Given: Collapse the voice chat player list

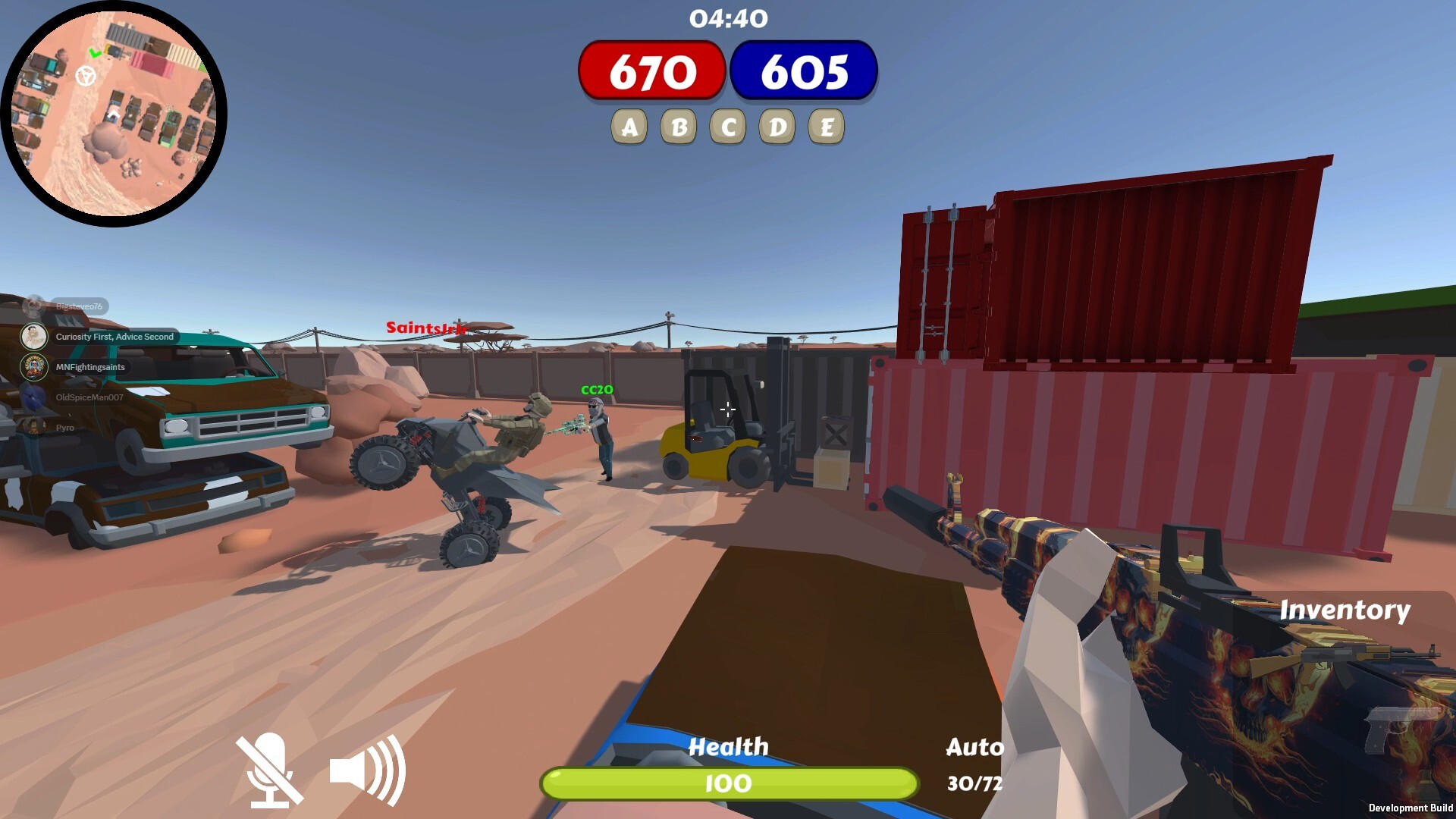Looking at the screenshot, I should click(x=34, y=306).
